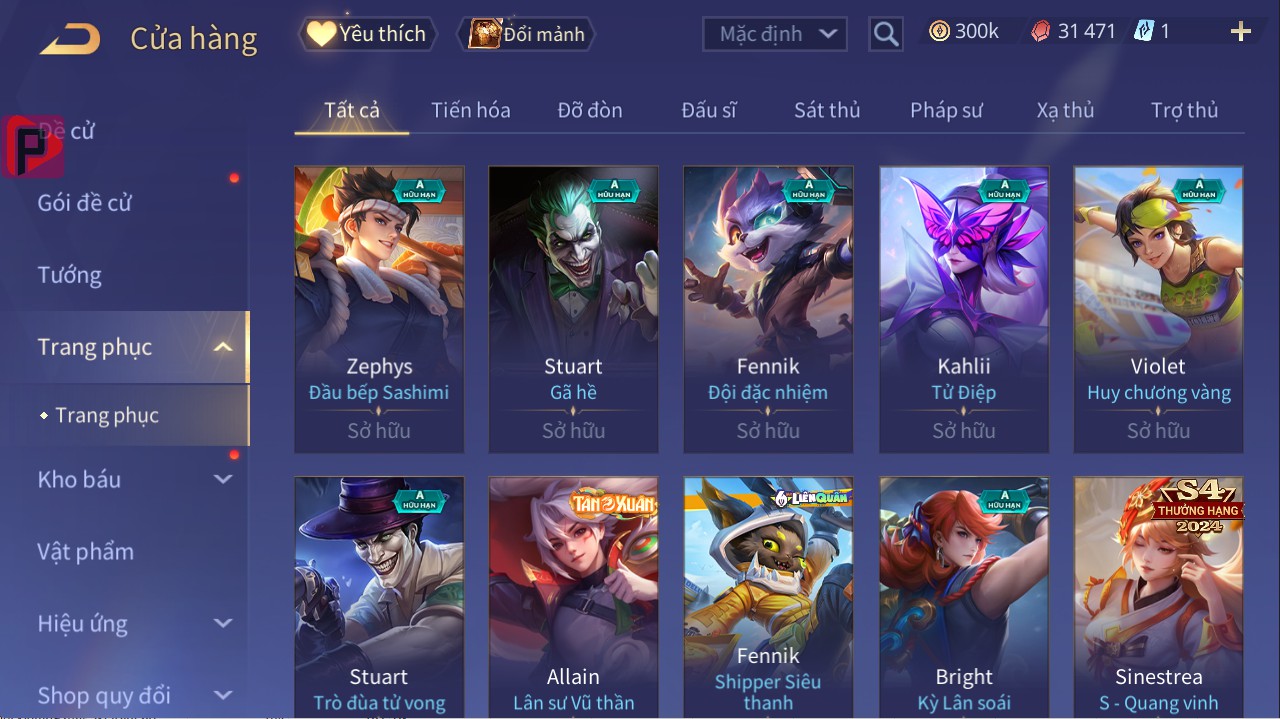1280x719 pixels.
Task: Go back using the return arrow
Action: (70, 39)
